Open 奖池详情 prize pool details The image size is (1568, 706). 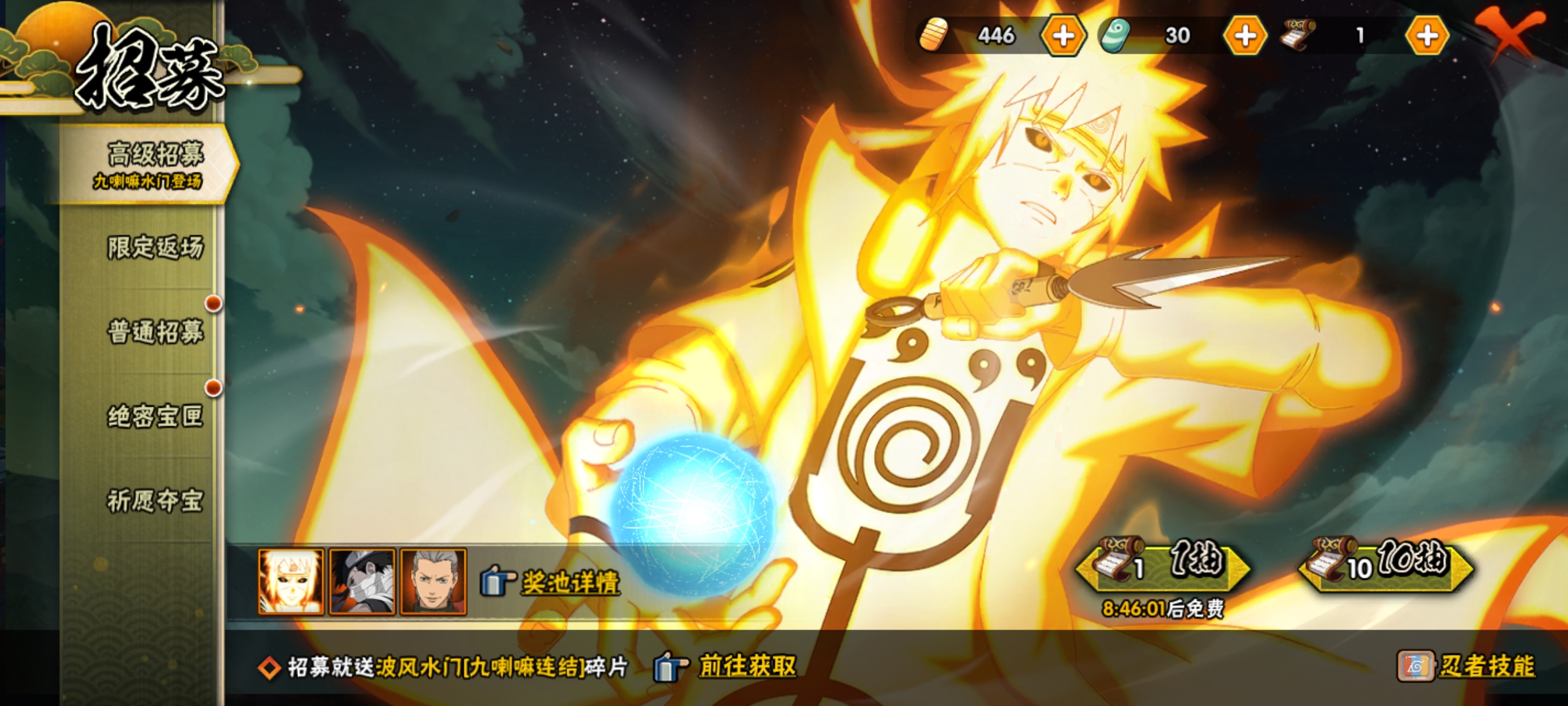click(x=570, y=582)
